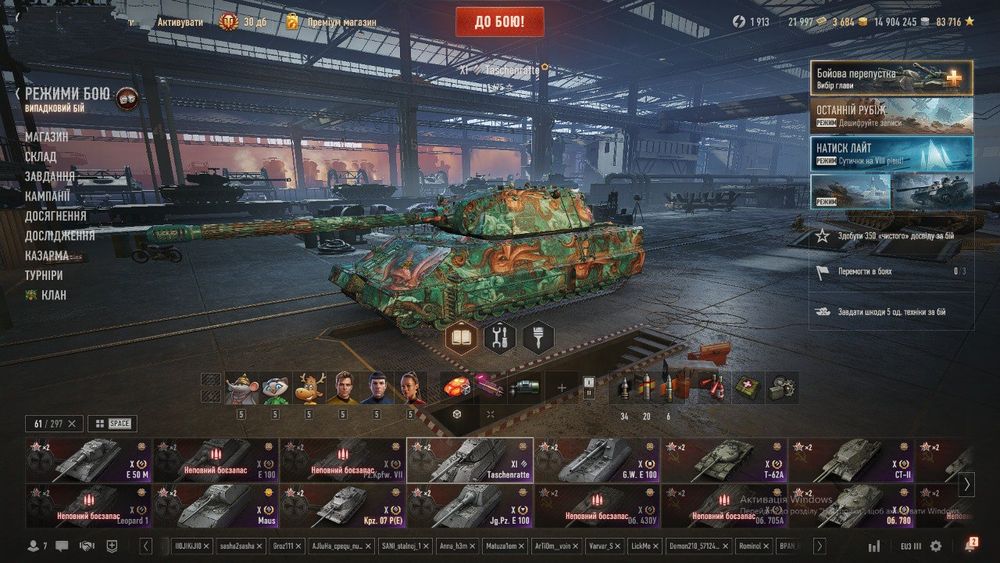
Task: Pick the T-62A tank card
Action: click(723, 460)
